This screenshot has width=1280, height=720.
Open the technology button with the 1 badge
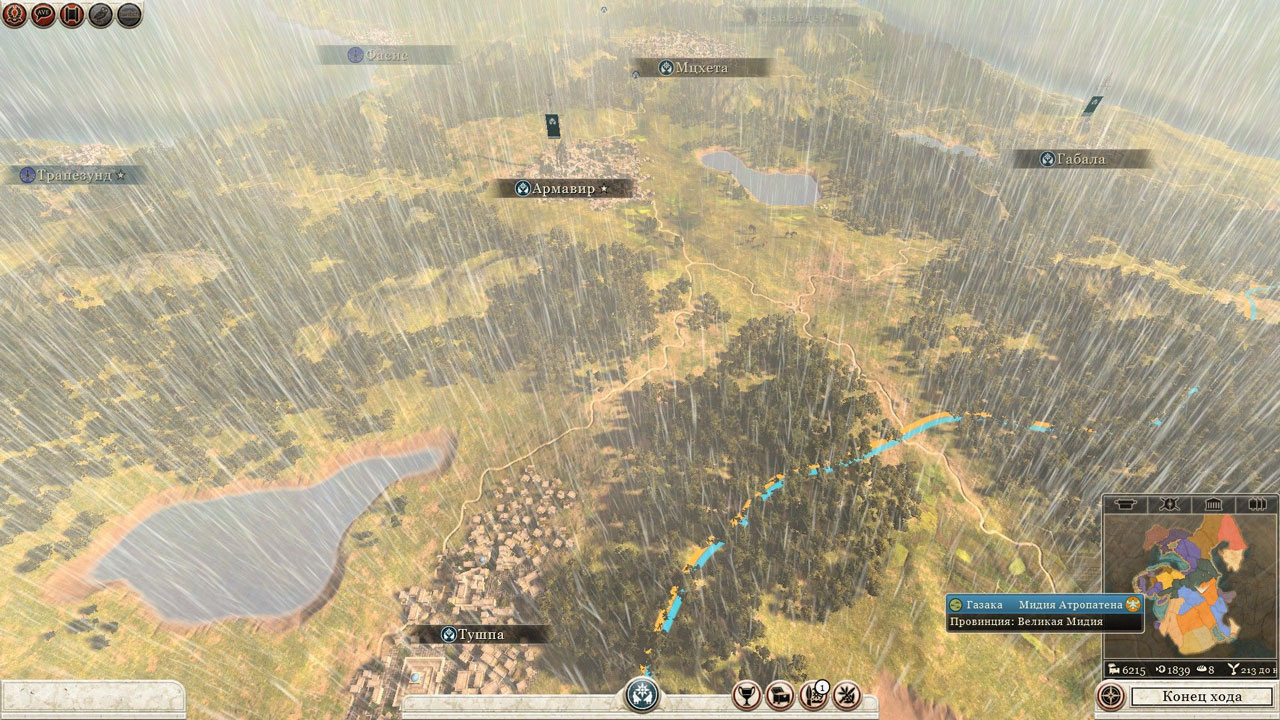pos(813,694)
